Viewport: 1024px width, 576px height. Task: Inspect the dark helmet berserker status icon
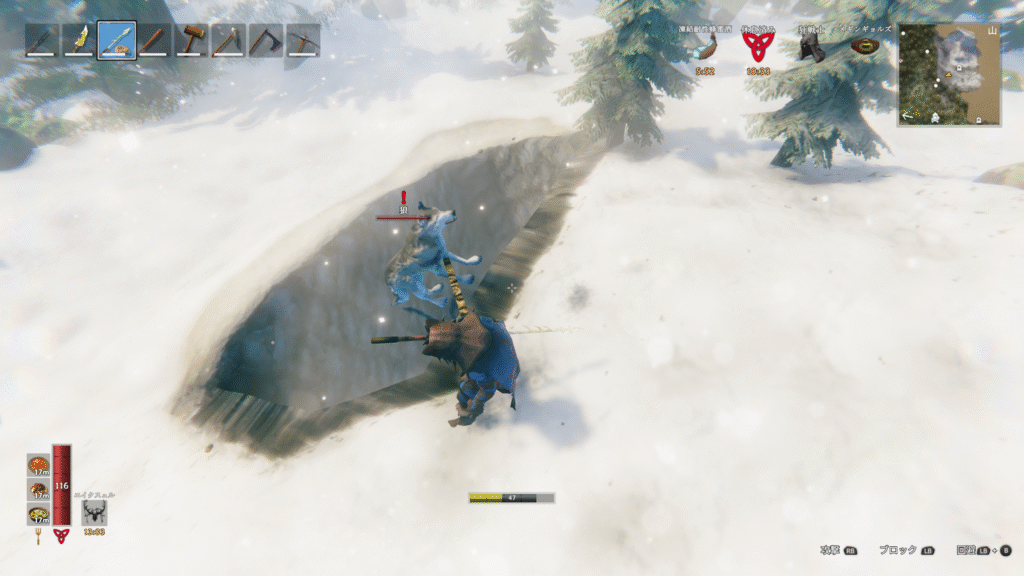(x=812, y=48)
